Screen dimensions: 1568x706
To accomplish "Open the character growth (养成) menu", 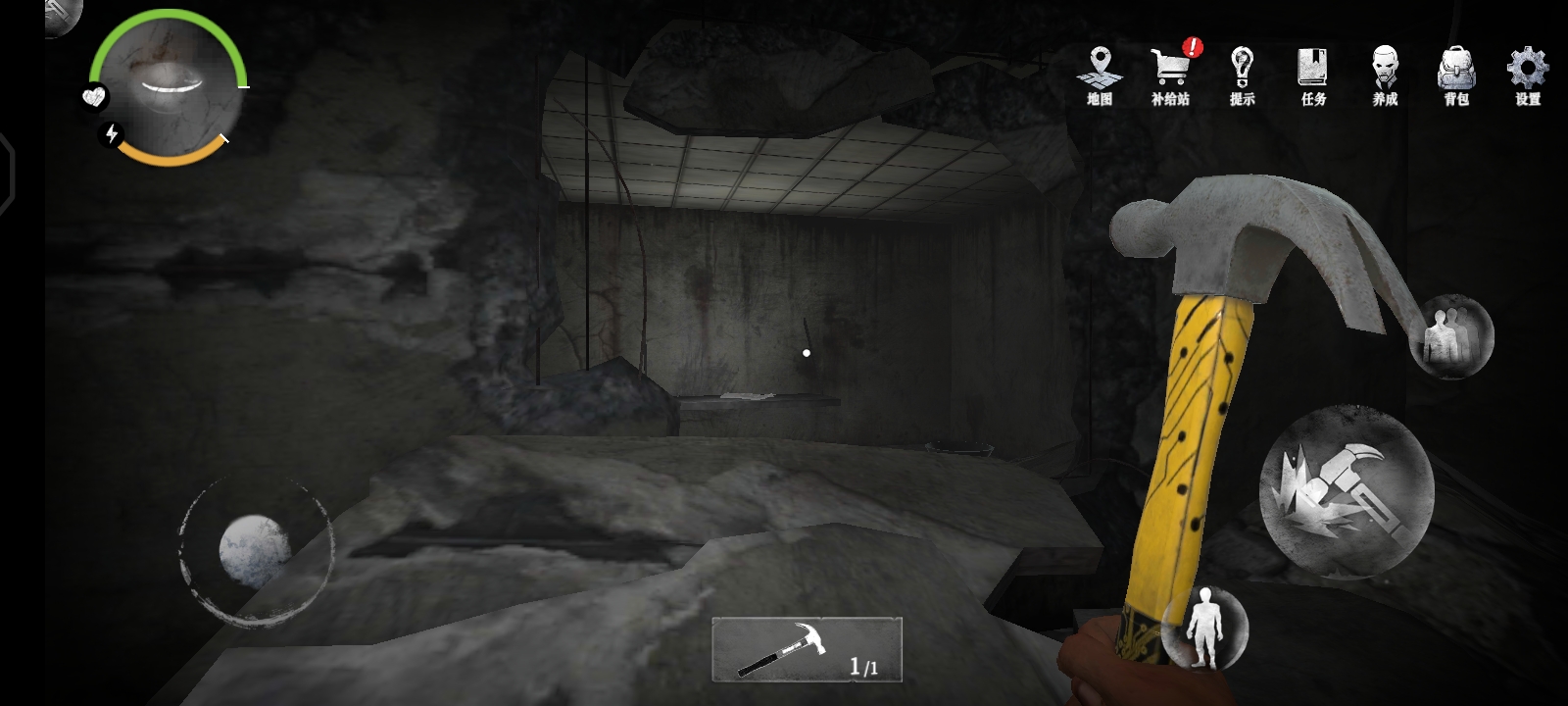I will (x=1385, y=76).
